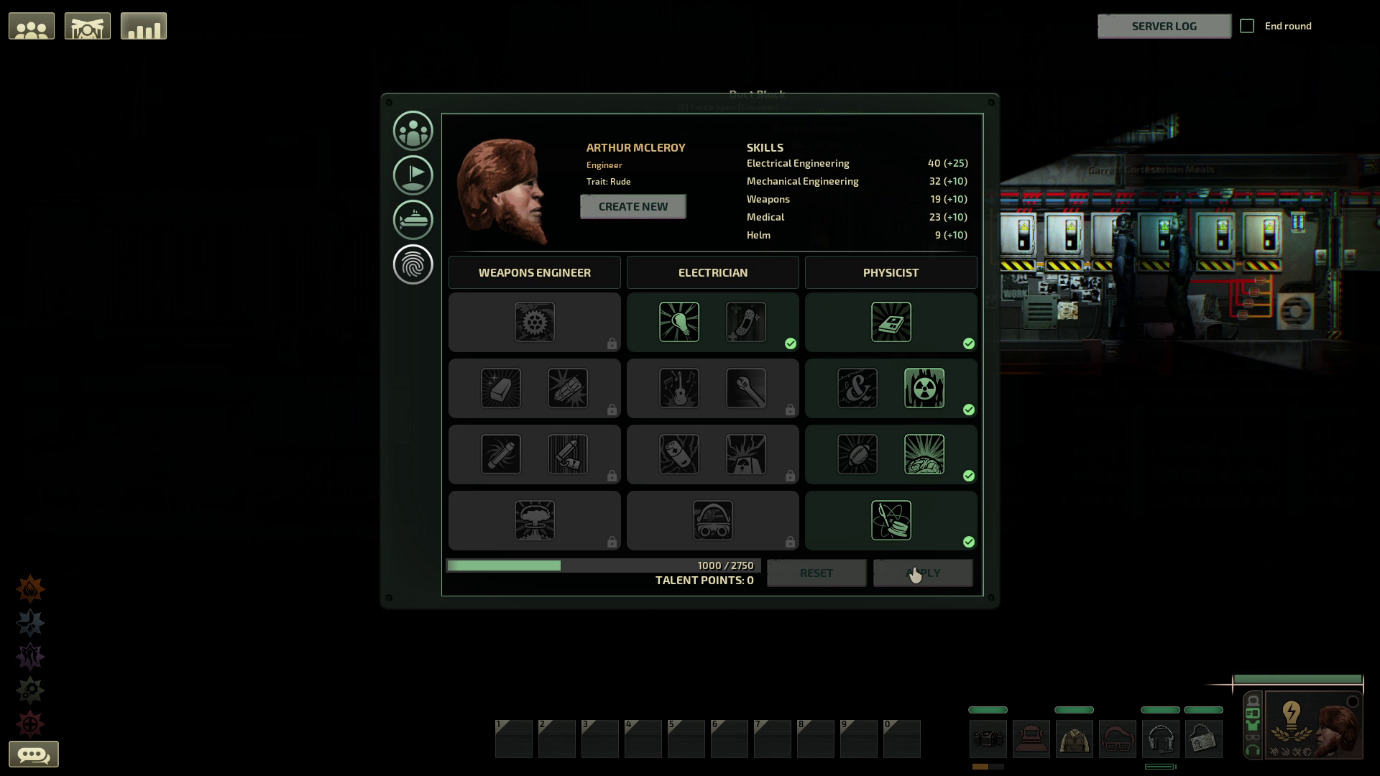Pick the radiation symbol Physicist talent

point(924,388)
